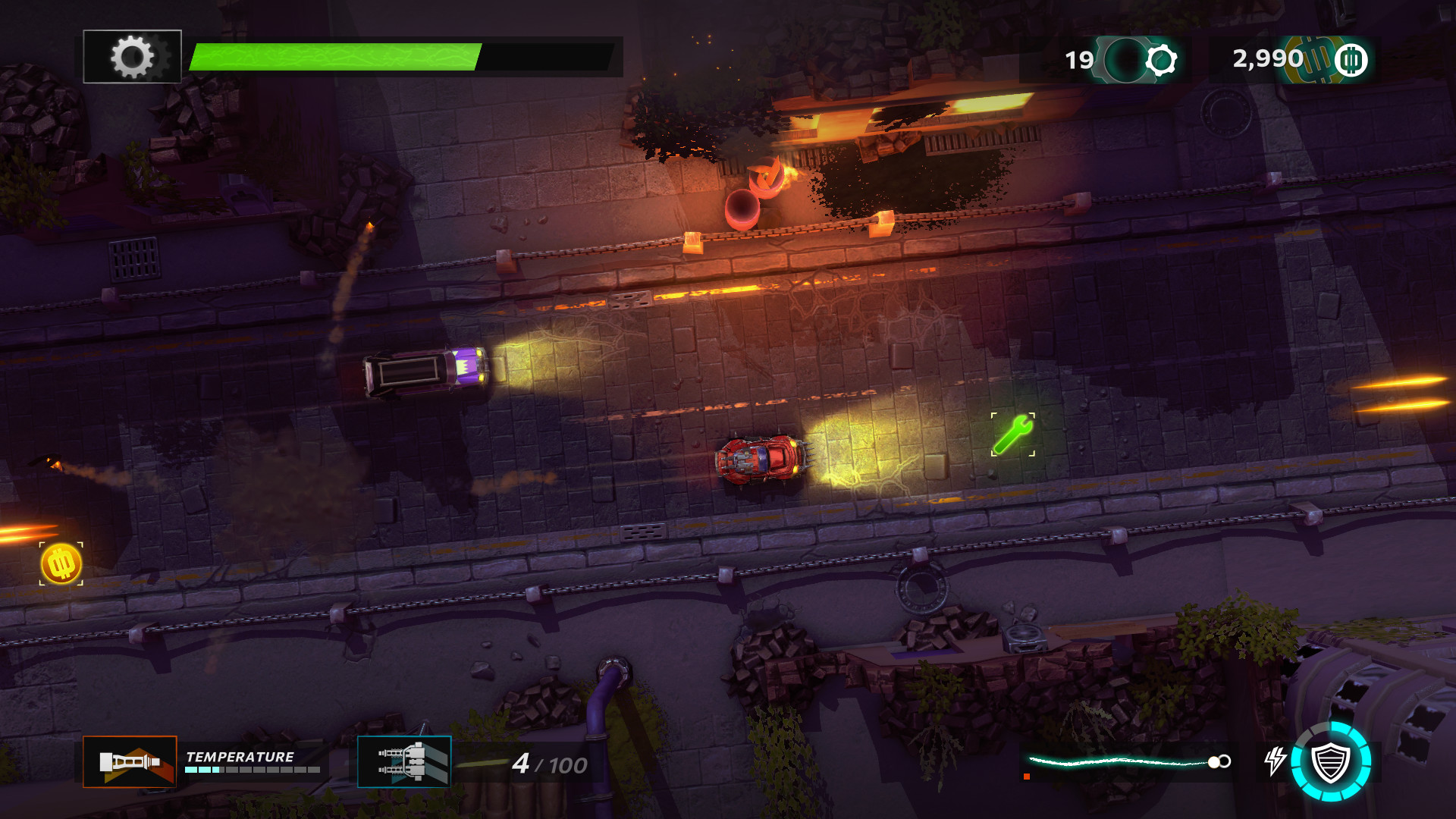
Task: Open the settings gear icon at top left
Action: point(132,54)
